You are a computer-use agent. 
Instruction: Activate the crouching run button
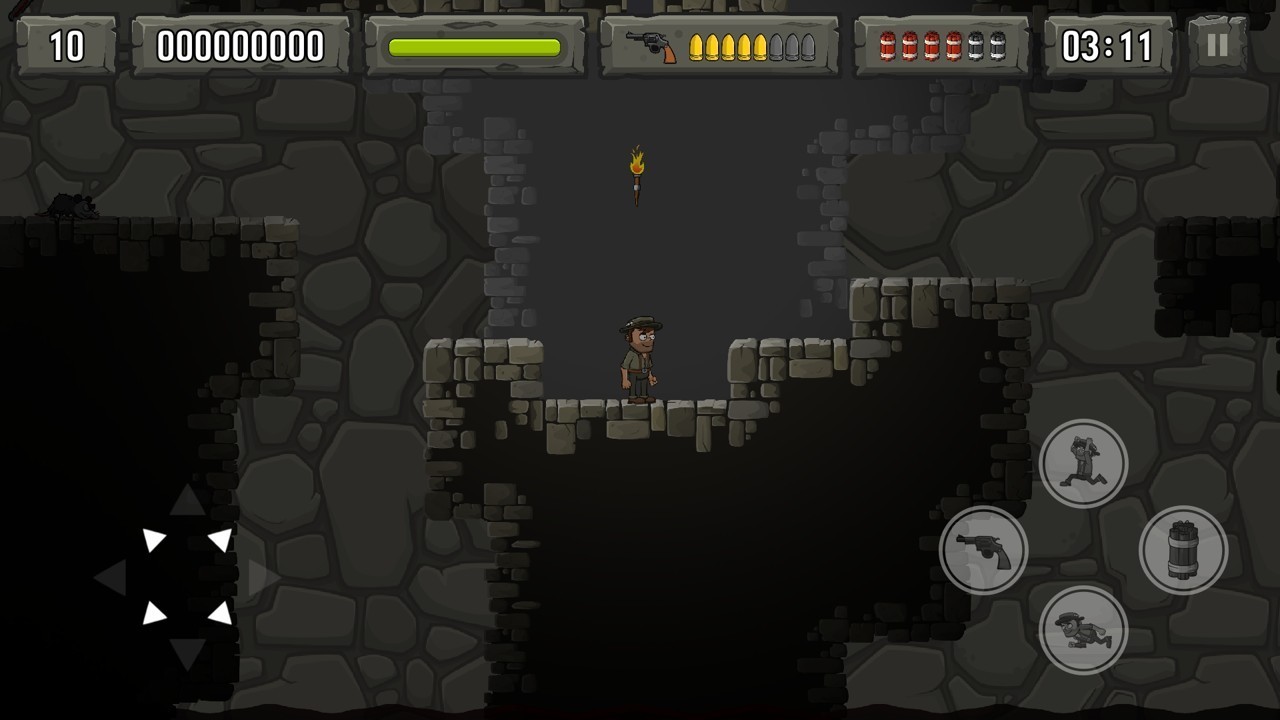point(1083,630)
